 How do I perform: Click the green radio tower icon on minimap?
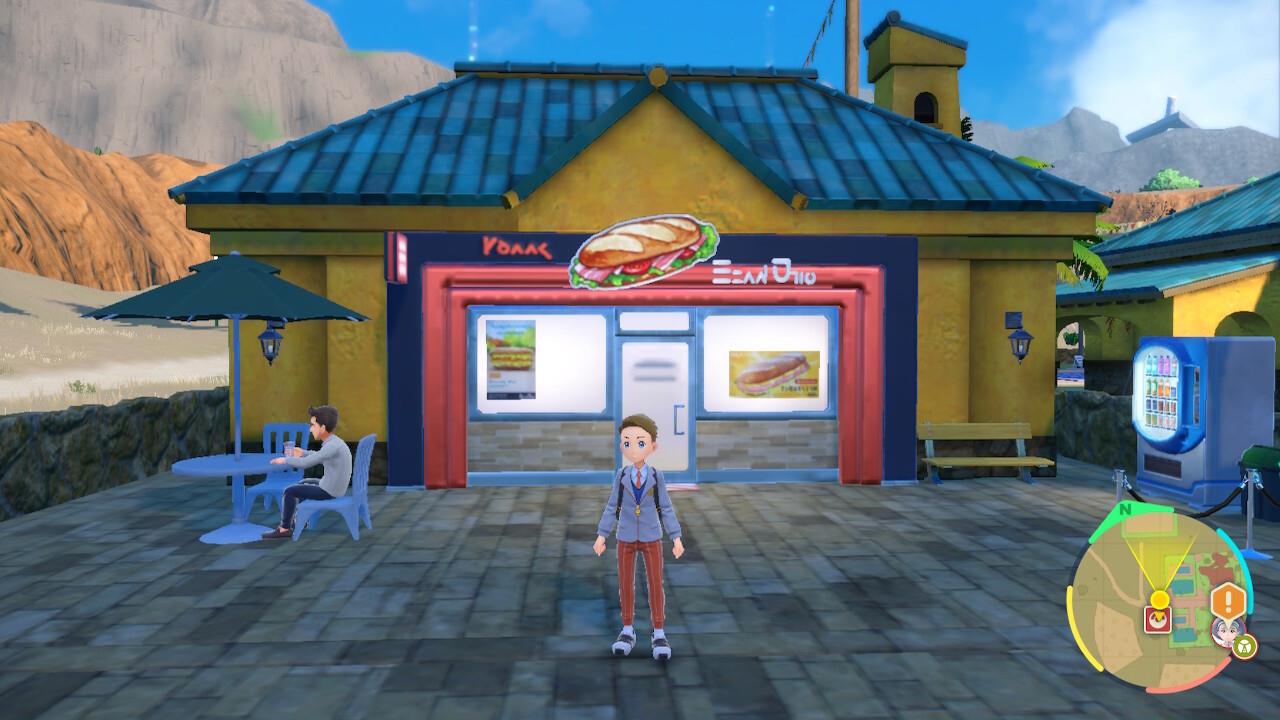tap(1243, 645)
